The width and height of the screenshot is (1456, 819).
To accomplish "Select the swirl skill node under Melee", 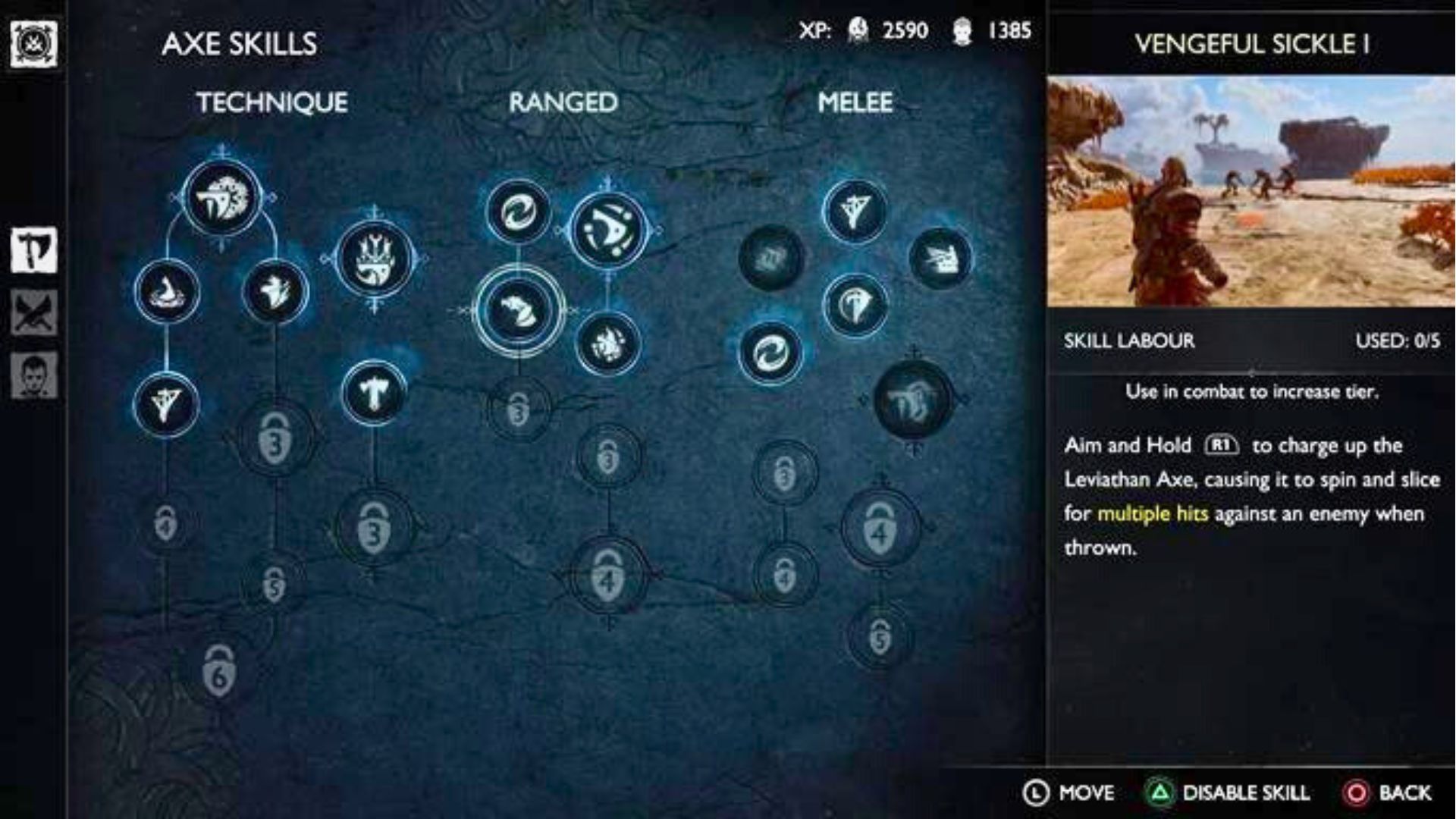I will pos(770,353).
